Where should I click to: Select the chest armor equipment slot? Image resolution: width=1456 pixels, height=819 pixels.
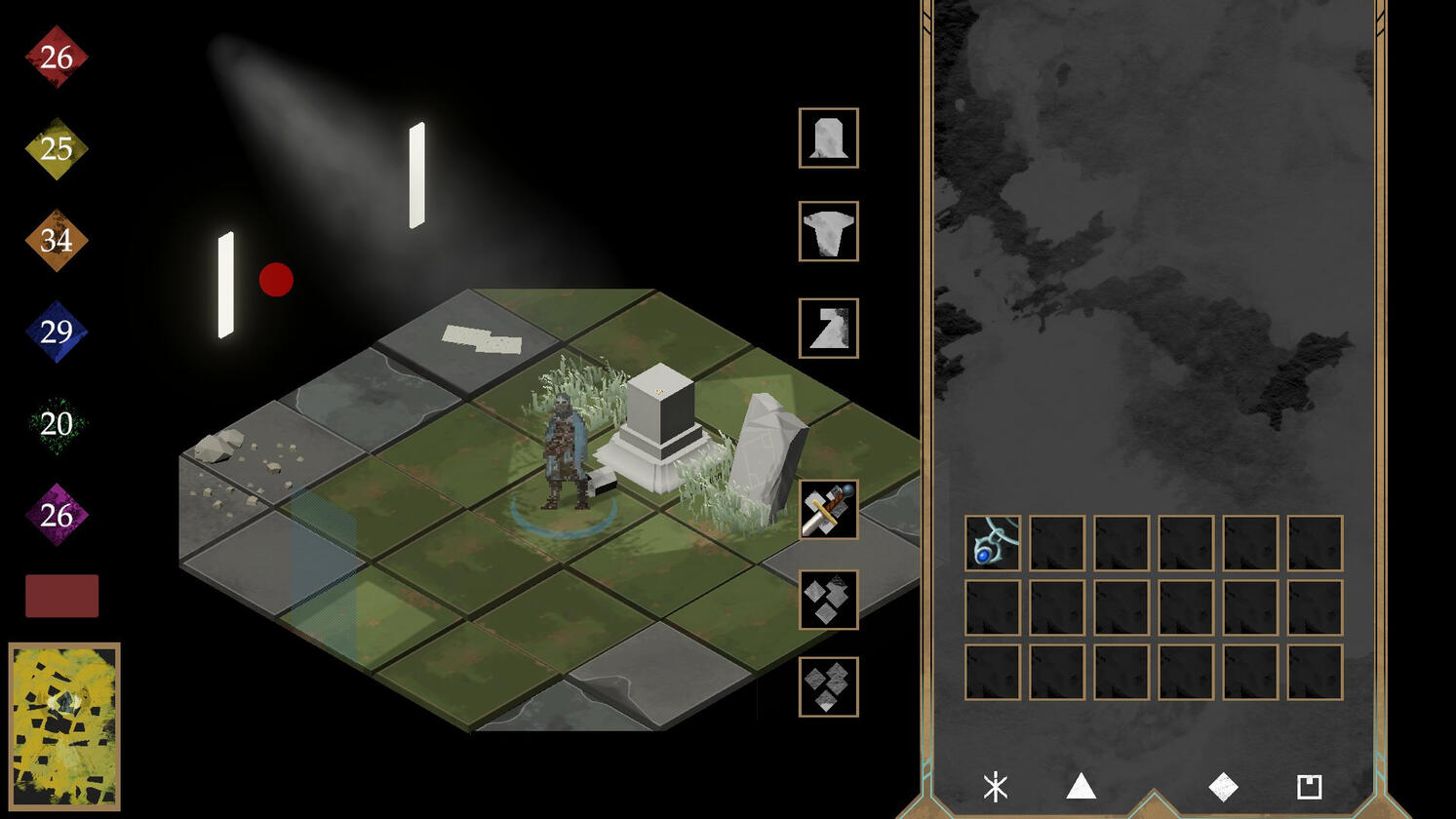click(828, 231)
